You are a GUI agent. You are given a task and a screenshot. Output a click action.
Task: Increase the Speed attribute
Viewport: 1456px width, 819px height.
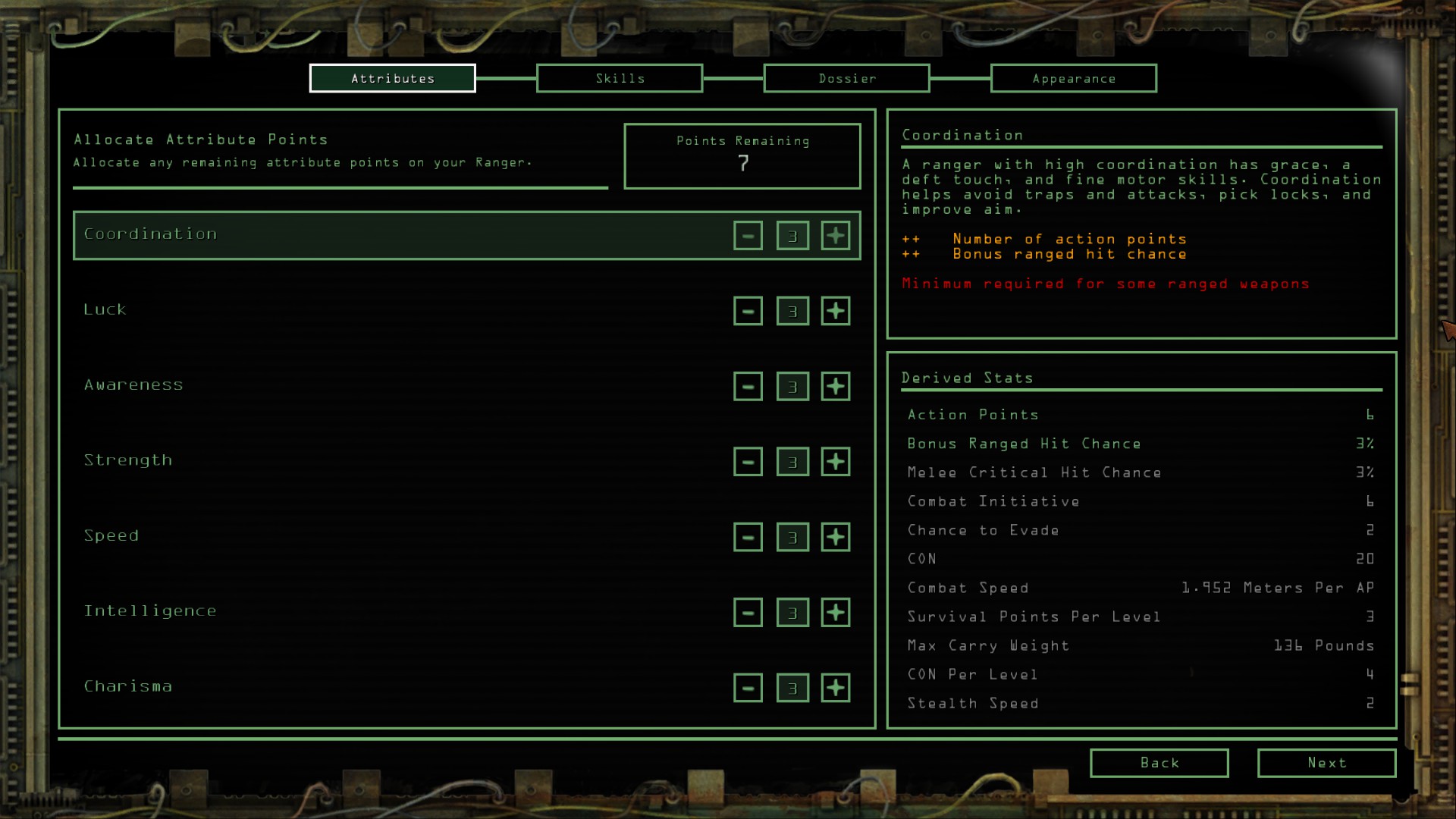(835, 536)
